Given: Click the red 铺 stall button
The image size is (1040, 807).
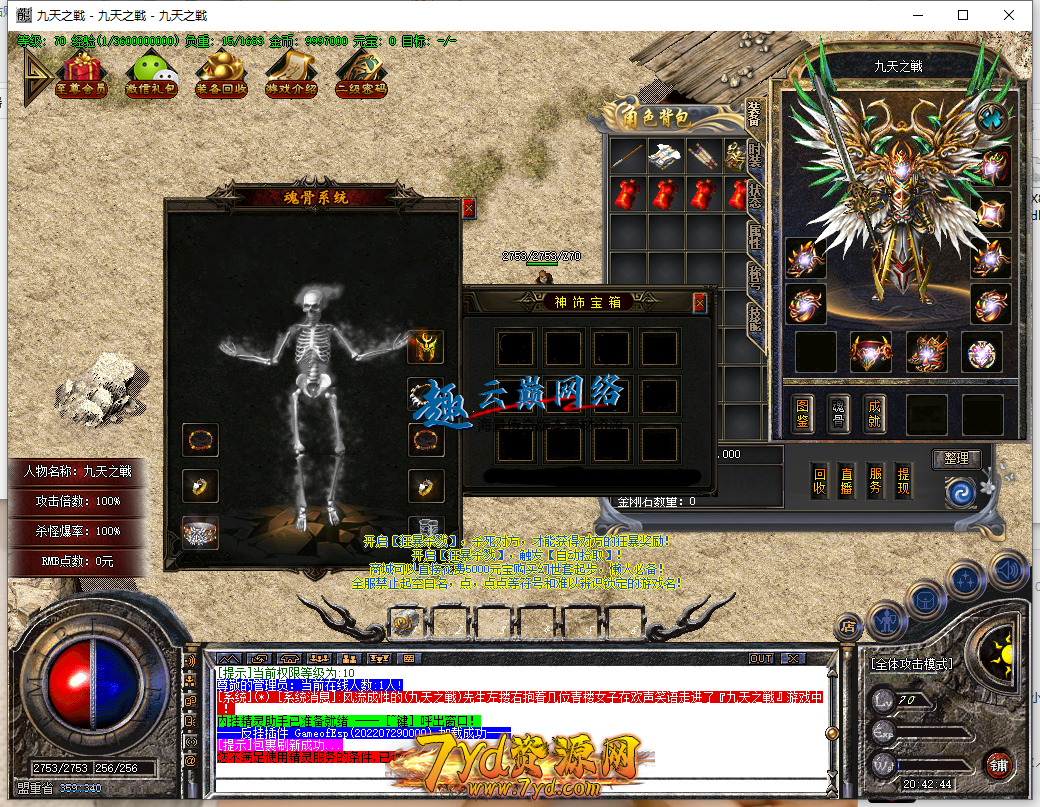Looking at the screenshot, I should (x=997, y=767).
